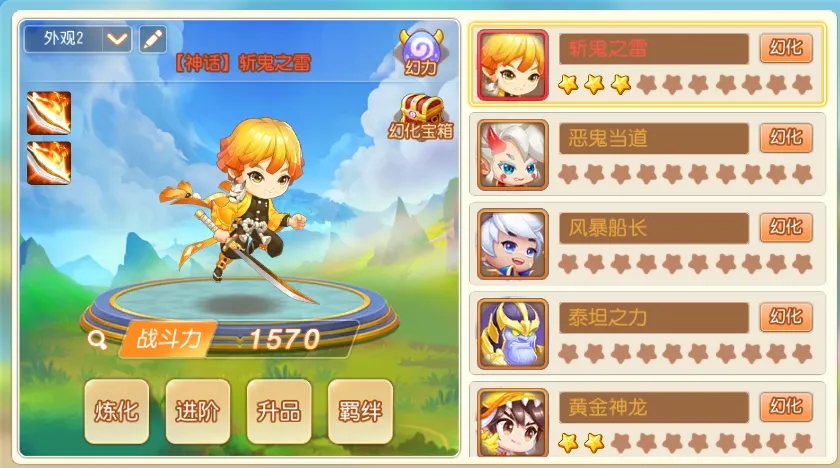Click the magnifier beside 战斗力

pos(97,339)
